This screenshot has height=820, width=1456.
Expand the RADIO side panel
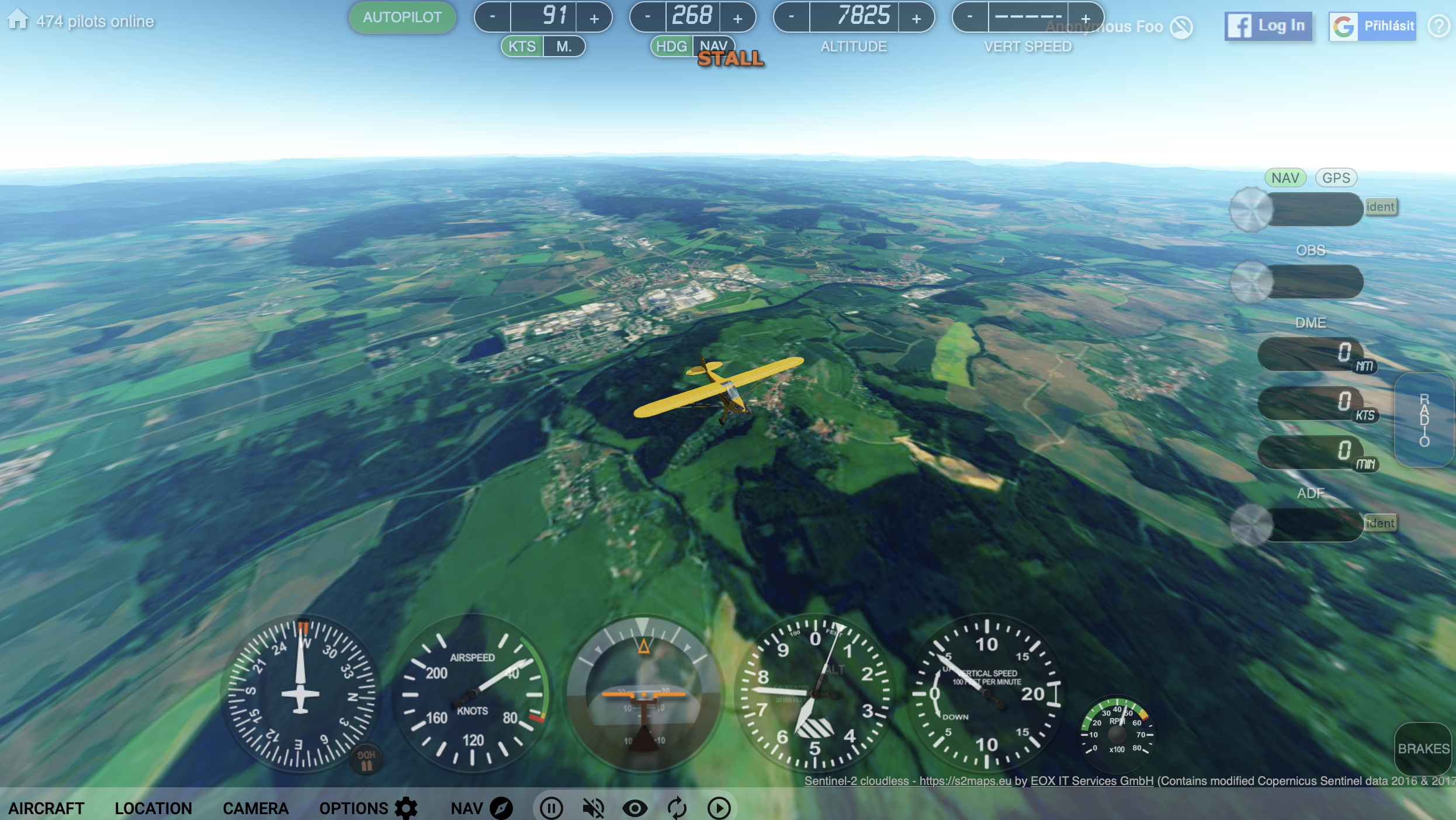click(x=1424, y=419)
